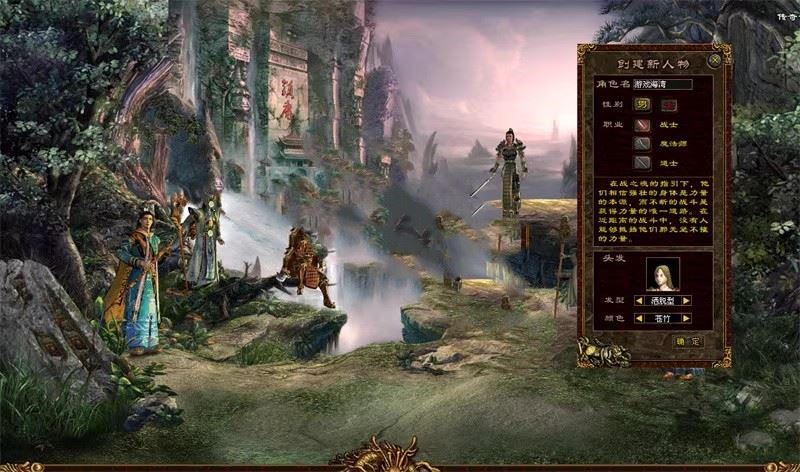This screenshot has width=800, height=472.
Task: Choose the Mage (魔法师) class icon
Action: point(642,144)
